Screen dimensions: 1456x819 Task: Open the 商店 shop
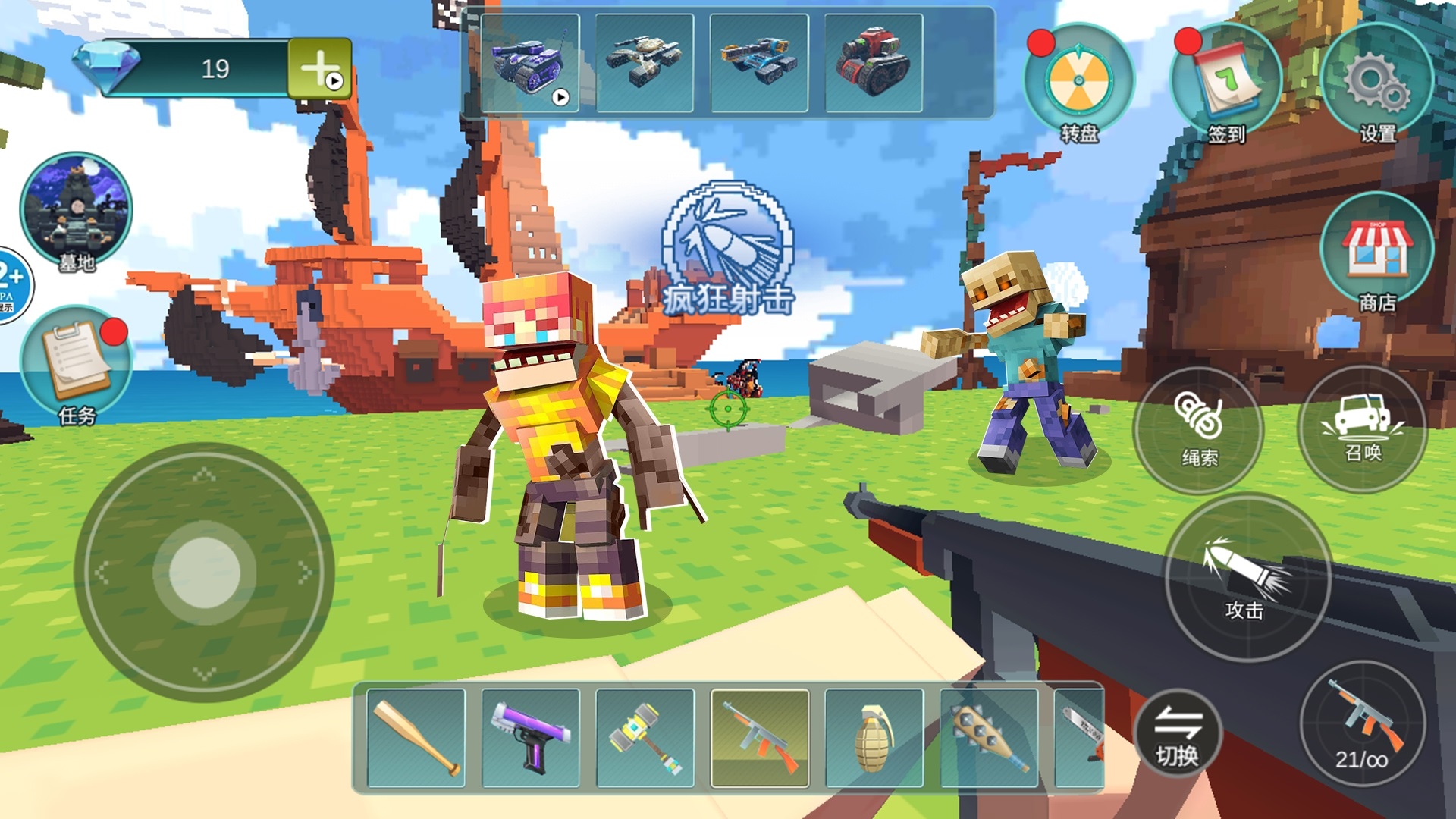click(x=1376, y=252)
